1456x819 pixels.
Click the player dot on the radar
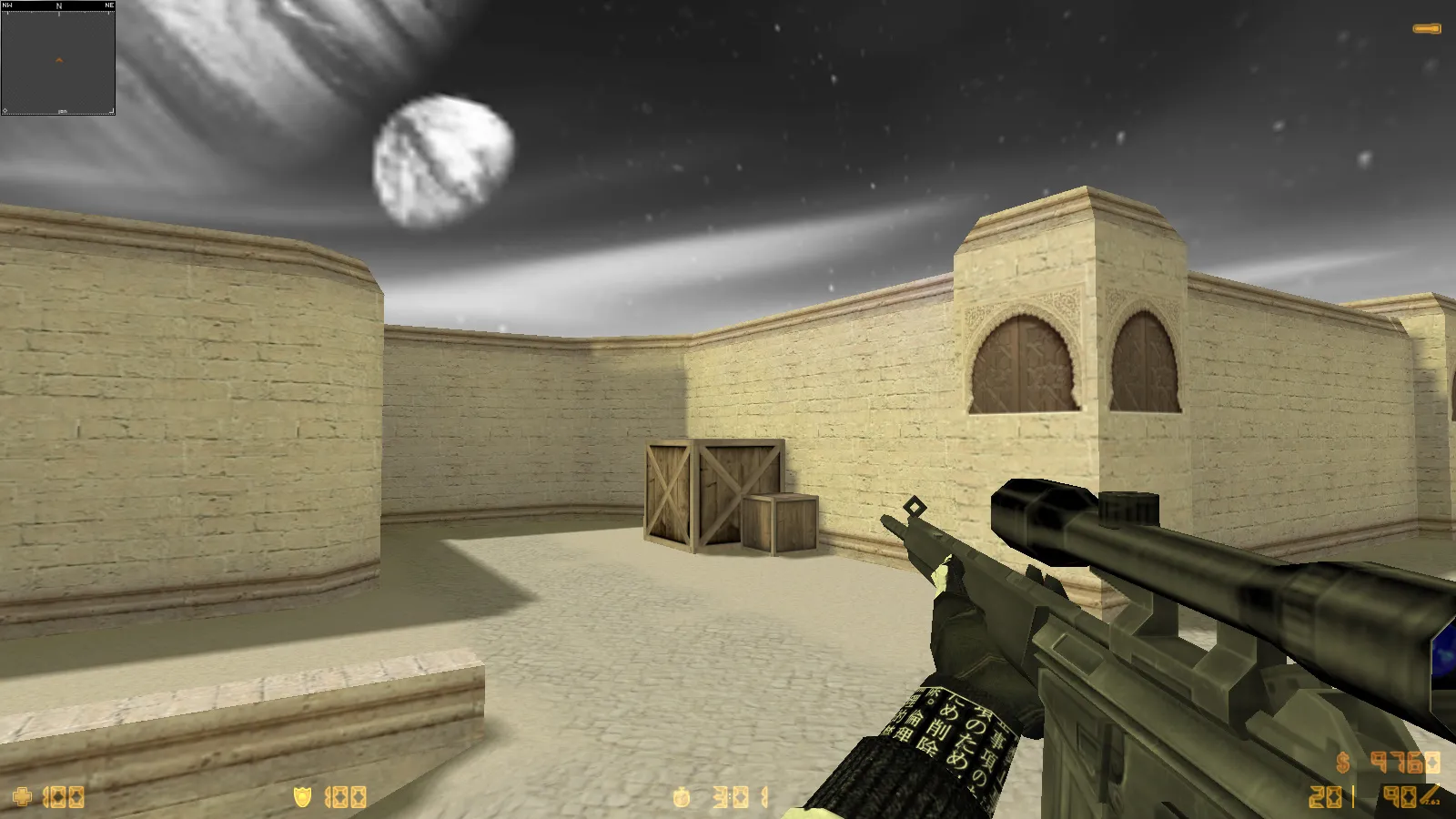coord(58,58)
